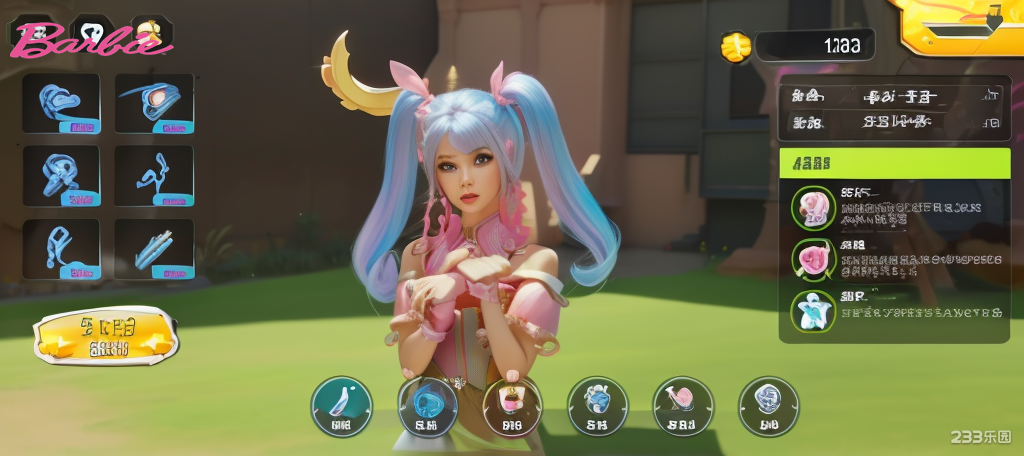Screen dimensions: 1024x456
Task: Select the blue swirl round icon
Action: click(428, 406)
